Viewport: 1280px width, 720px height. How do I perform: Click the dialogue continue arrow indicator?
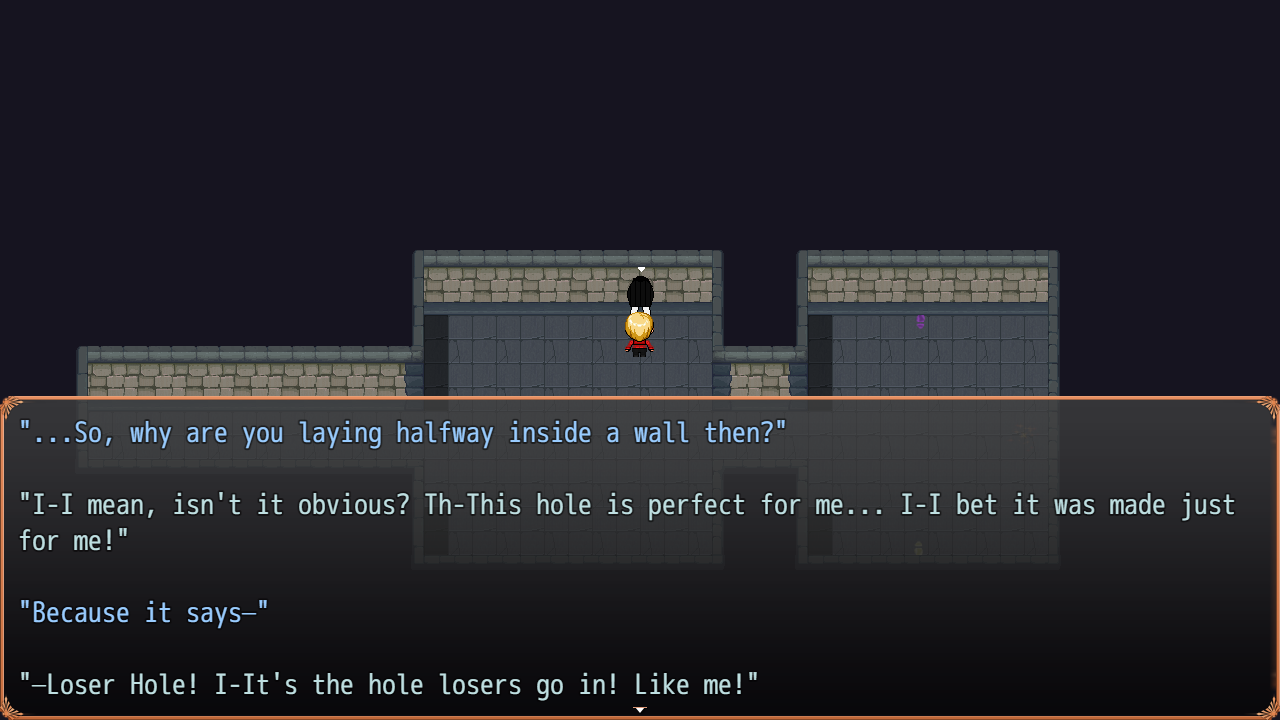click(x=640, y=710)
